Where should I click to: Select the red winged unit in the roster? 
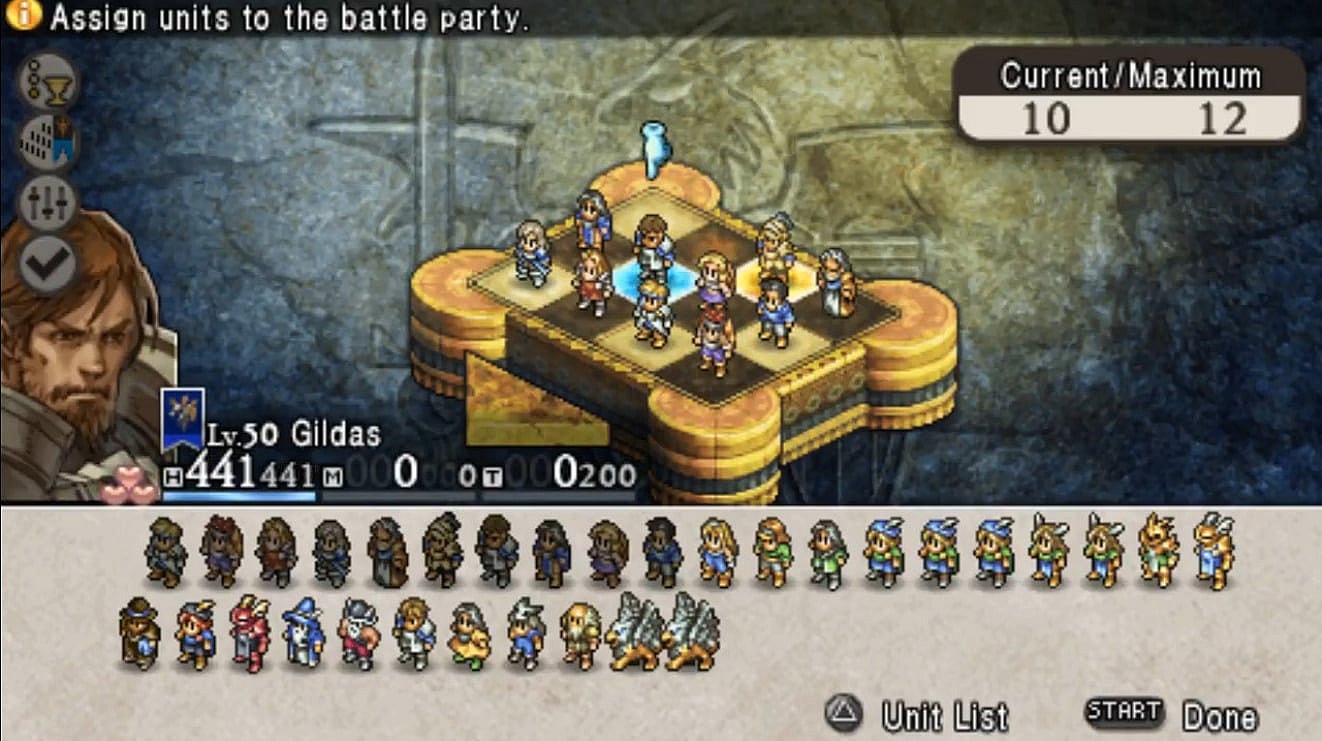pyautogui.click(x=249, y=632)
